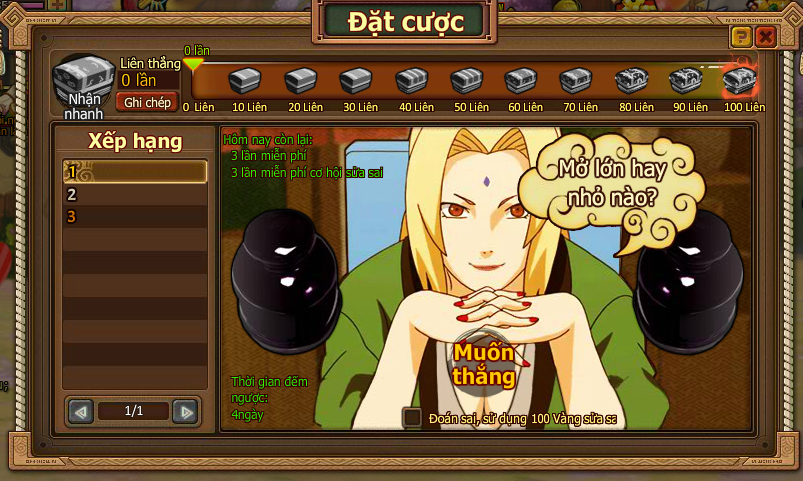Select the 100 Liên reward chest
The image size is (803, 481).
(740, 79)
